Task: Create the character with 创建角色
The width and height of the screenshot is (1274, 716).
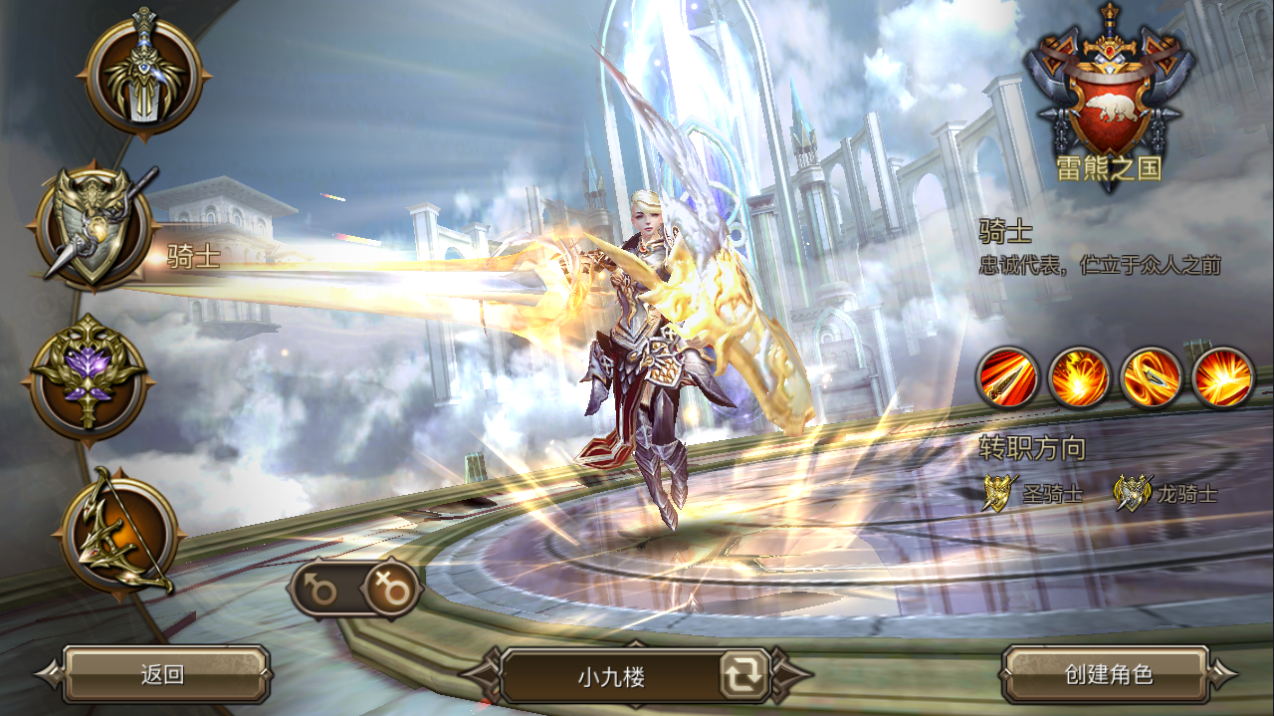Action: [x=1108, y=674]
